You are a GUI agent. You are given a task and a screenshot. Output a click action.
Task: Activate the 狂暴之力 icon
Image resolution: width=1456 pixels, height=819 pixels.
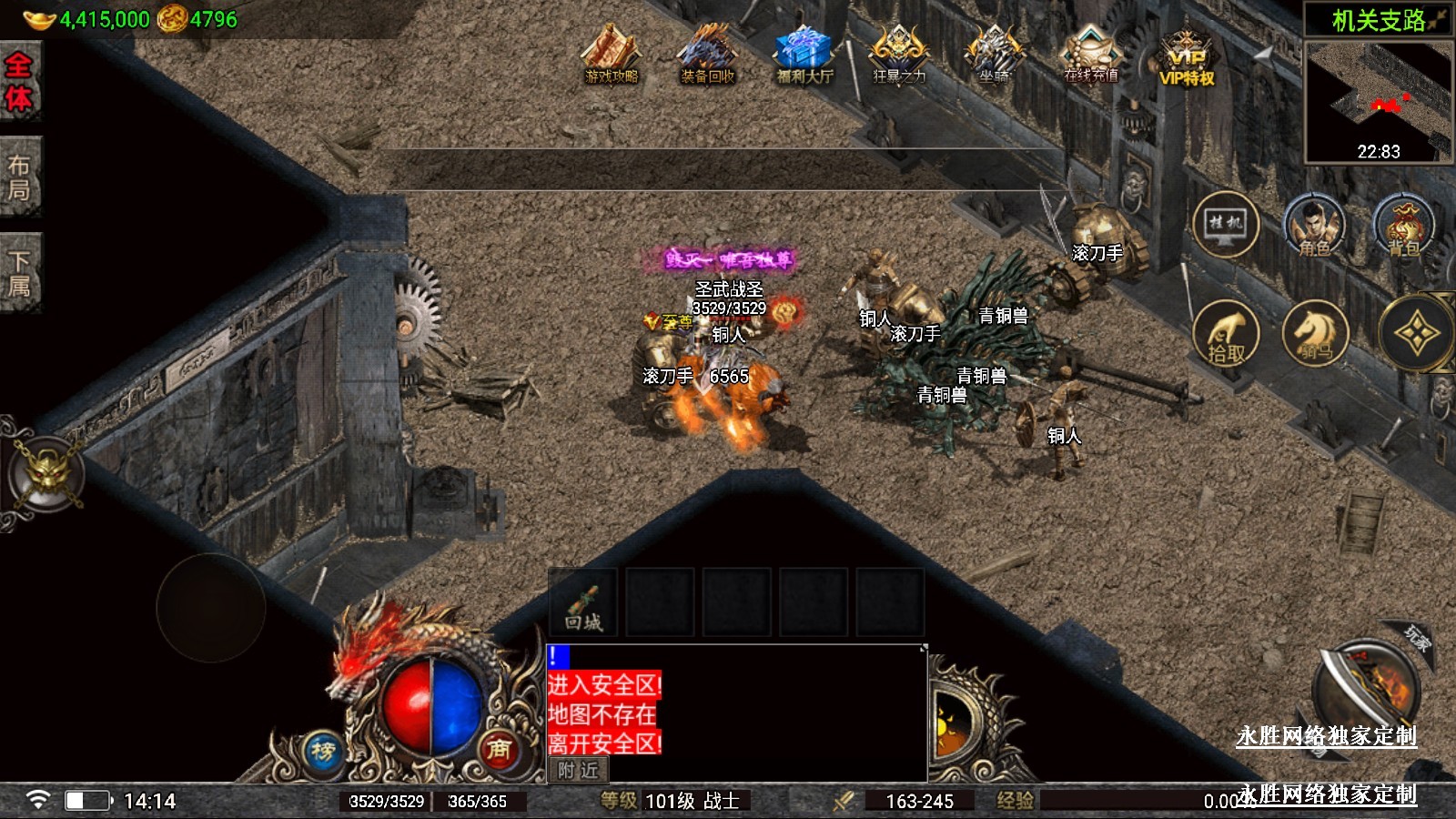click(x=899, y=56)
